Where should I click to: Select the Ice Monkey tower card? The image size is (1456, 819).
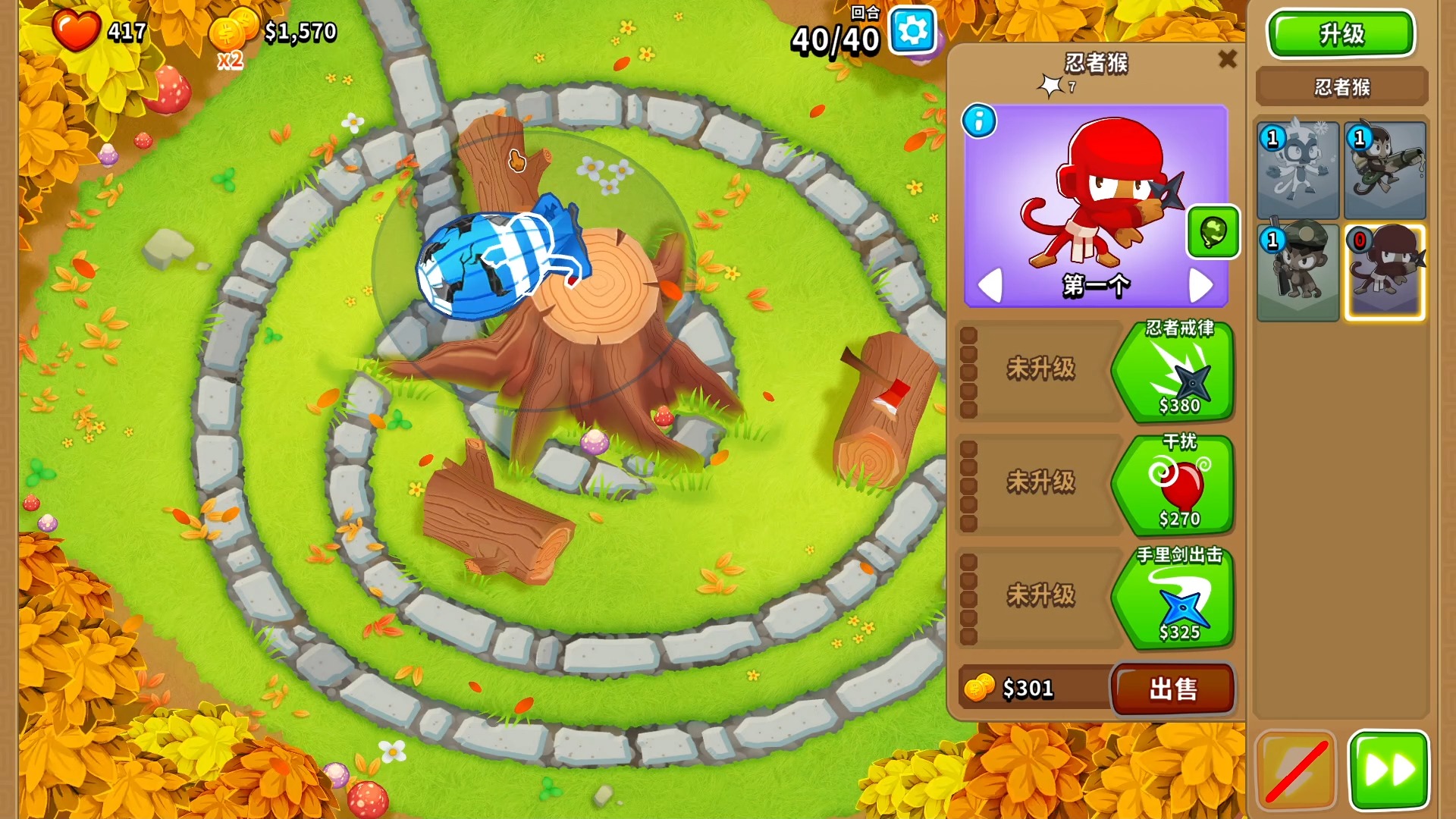(1298, 171)
